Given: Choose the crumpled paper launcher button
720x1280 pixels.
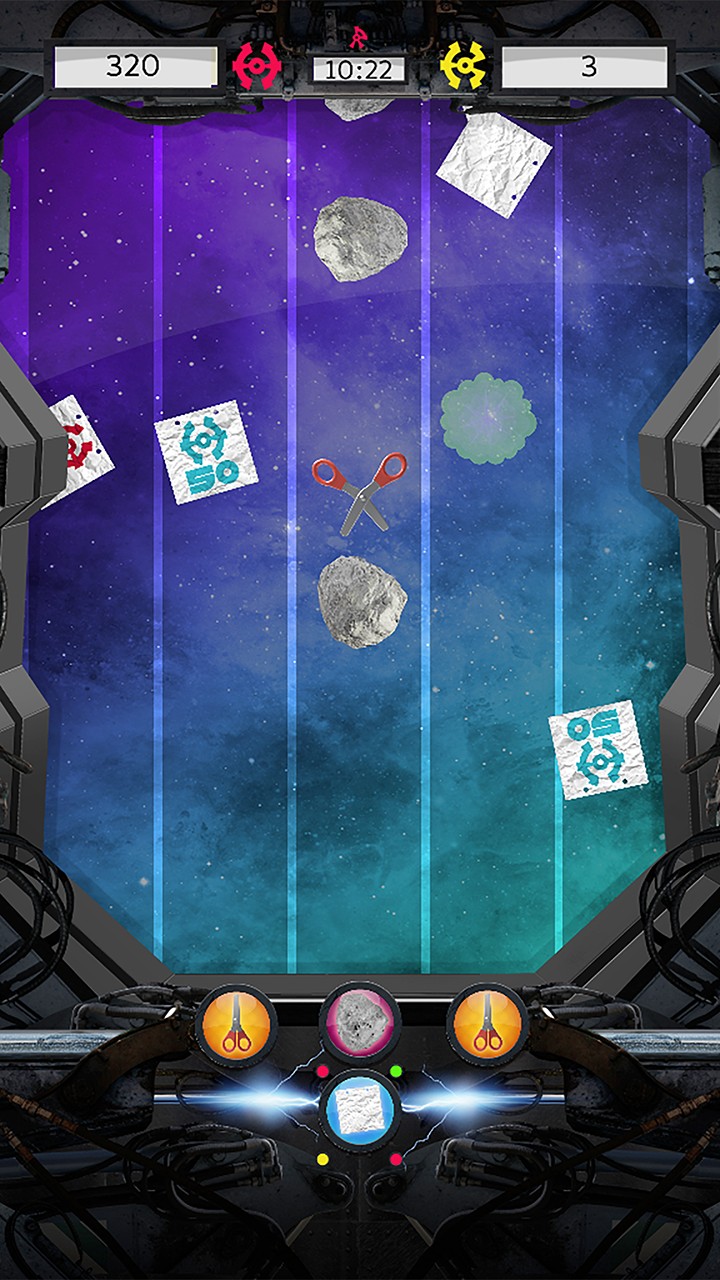Looking at the screenshot, I should click(360, 1109).
